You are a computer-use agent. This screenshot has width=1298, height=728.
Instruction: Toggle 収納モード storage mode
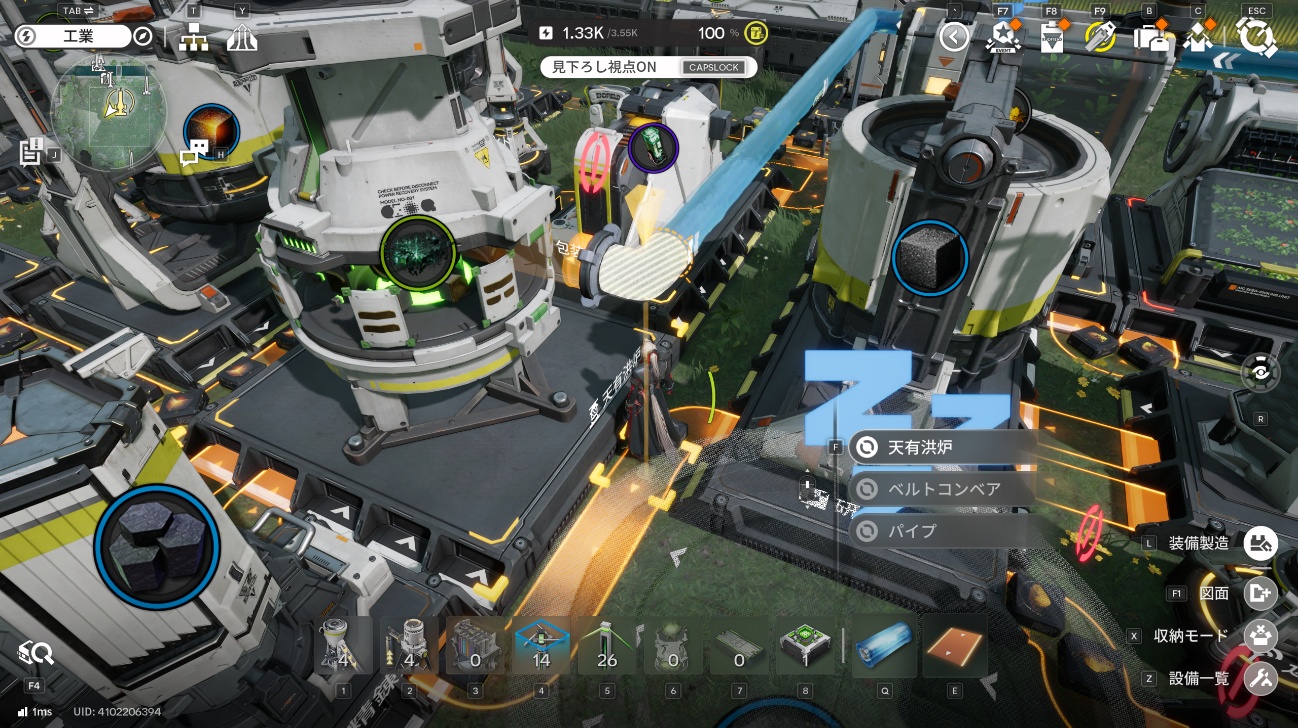pos(1260,635)
